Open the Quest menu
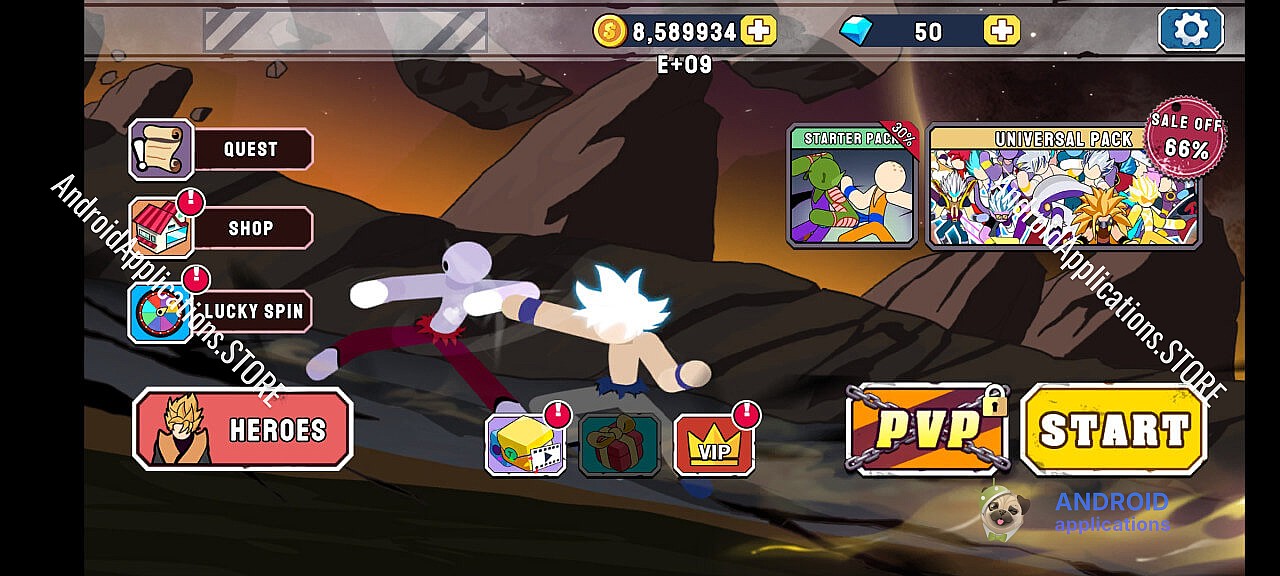Image resolution: width=1280 pixels, height=576 pixels. [222, 150]
